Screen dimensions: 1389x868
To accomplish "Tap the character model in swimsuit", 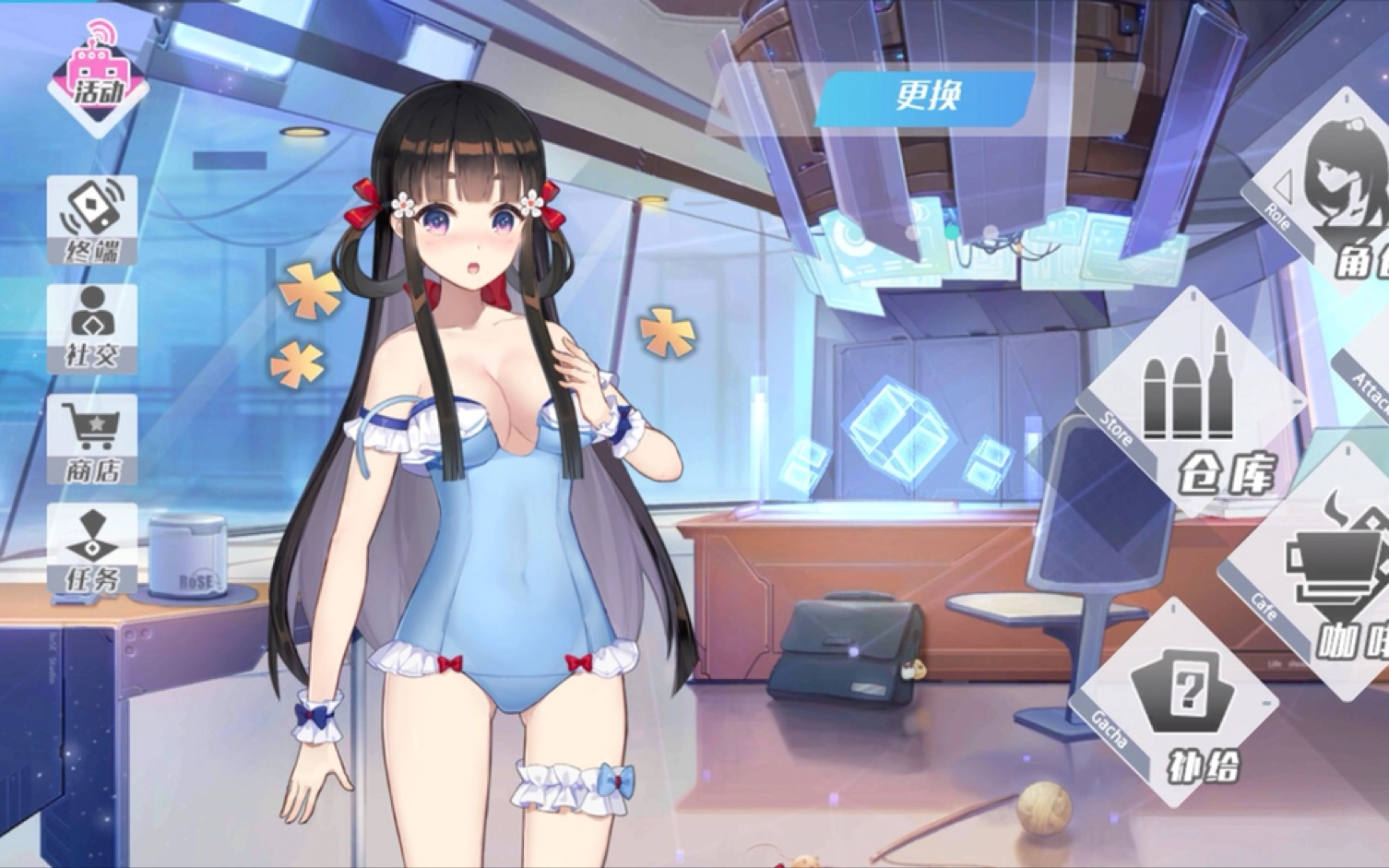I will [x=498, y=461].
